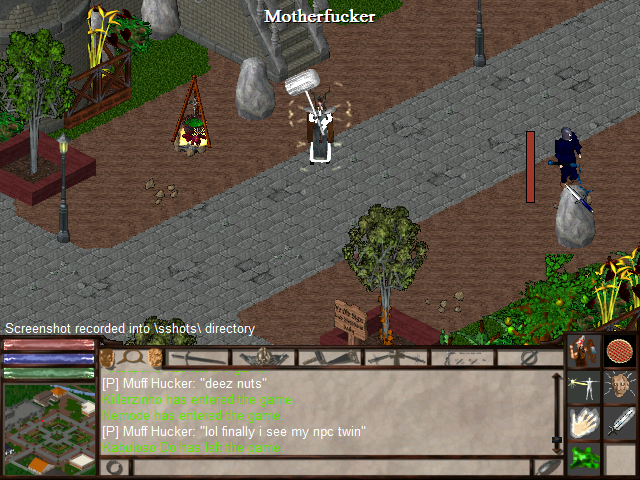Activate the glowing figure spell icon
Viewport: 640px width, 480px height.
pyautogui.click(x=583, y=387)
